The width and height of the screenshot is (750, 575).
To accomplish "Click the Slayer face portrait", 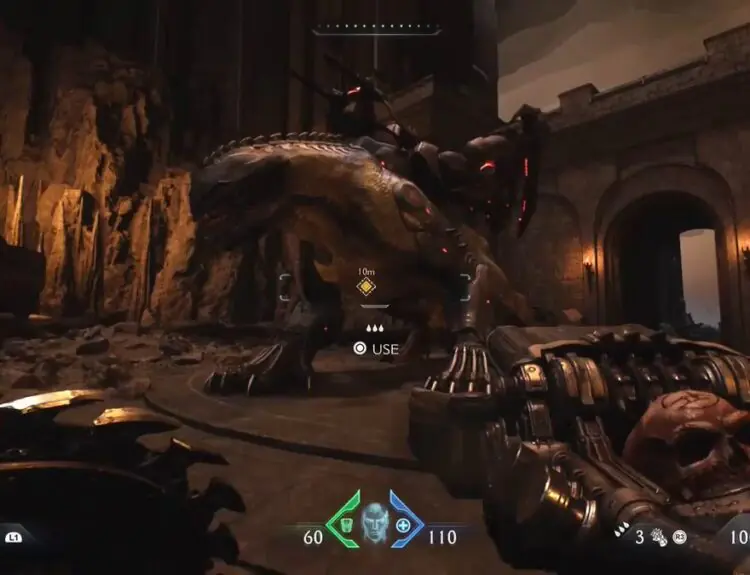I will 374,522.
